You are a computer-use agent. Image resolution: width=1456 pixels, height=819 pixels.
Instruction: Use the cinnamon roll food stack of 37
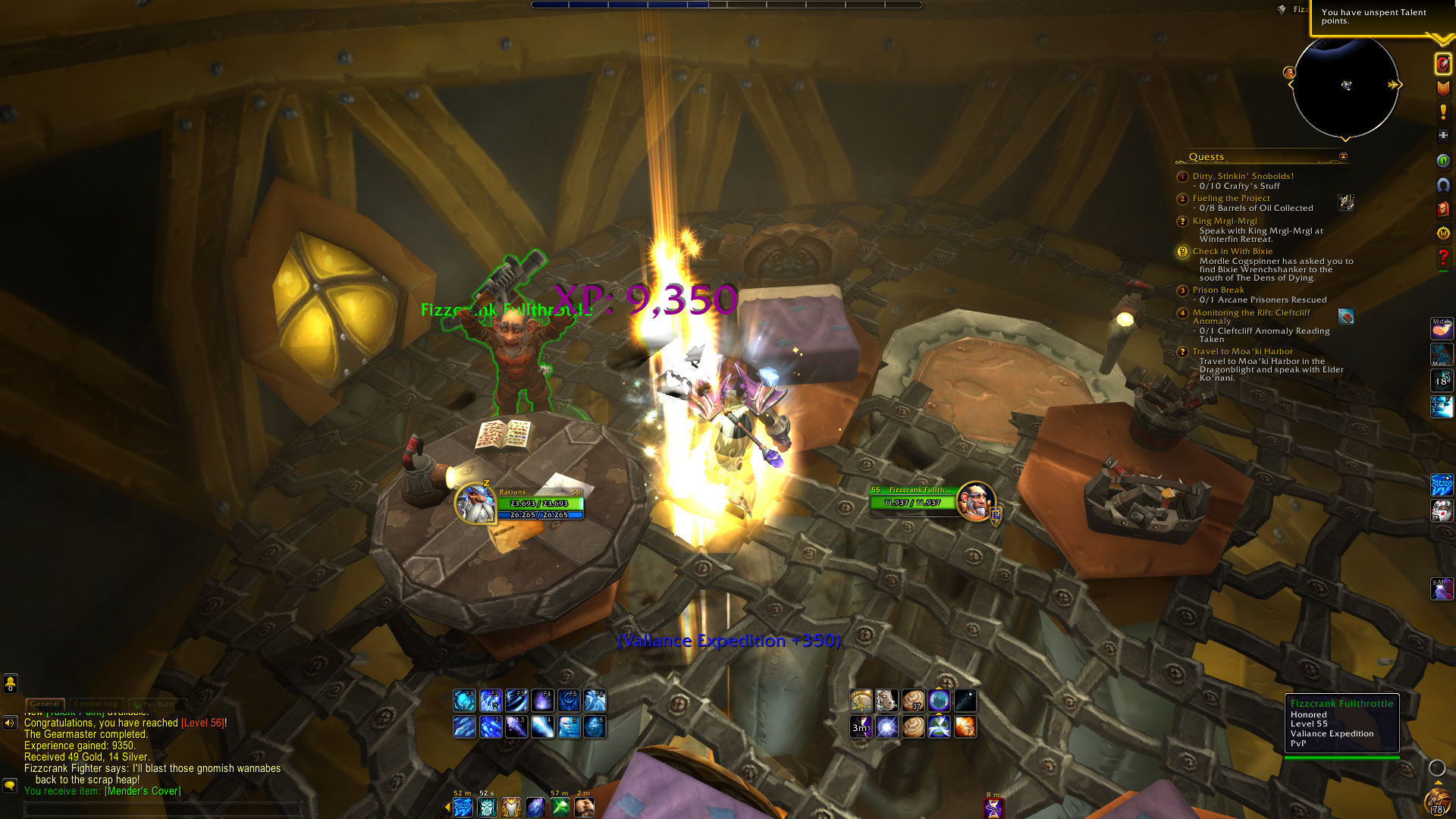(913, 700)
